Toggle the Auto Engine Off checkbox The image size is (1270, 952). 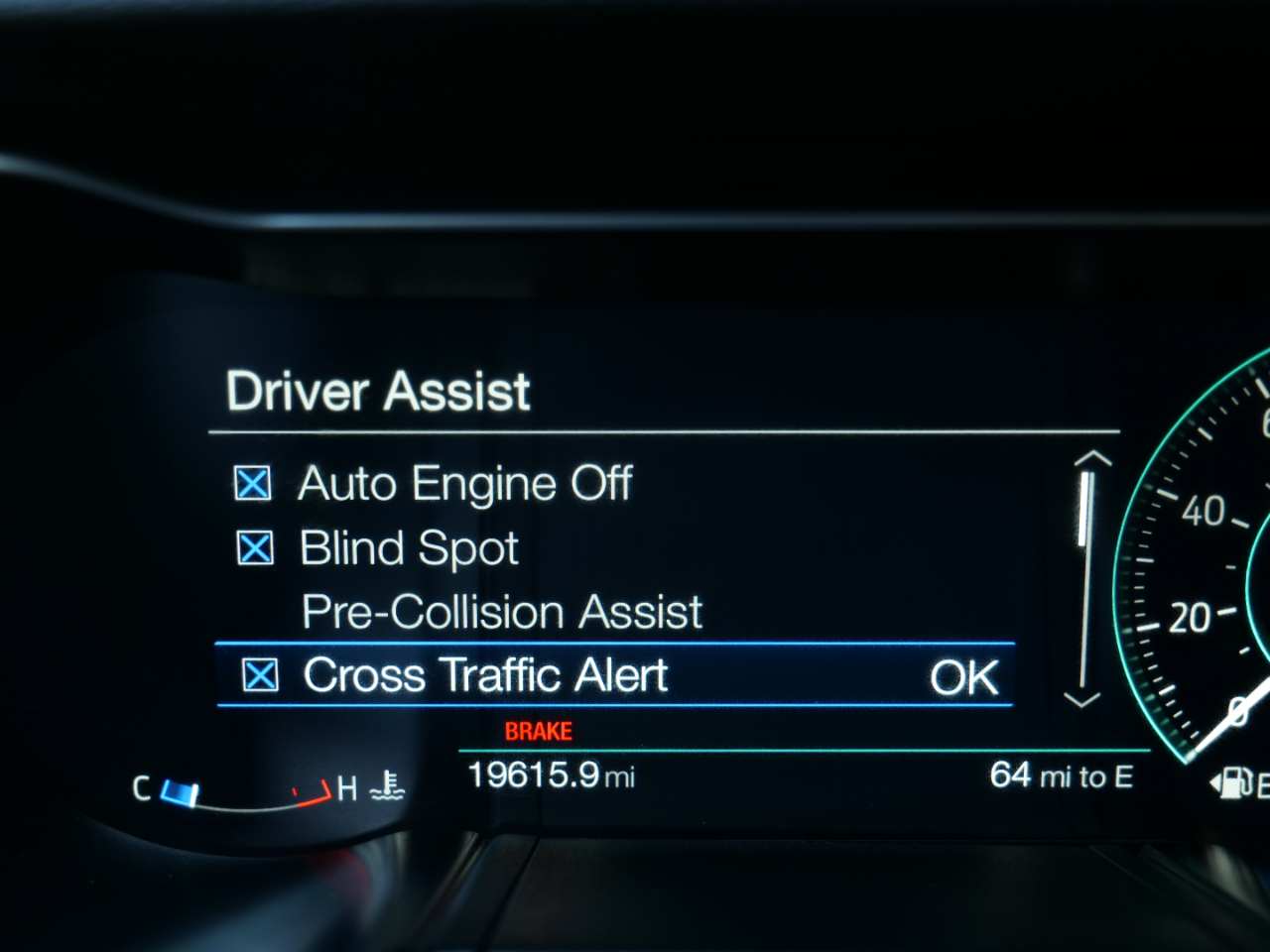(253, 484)
